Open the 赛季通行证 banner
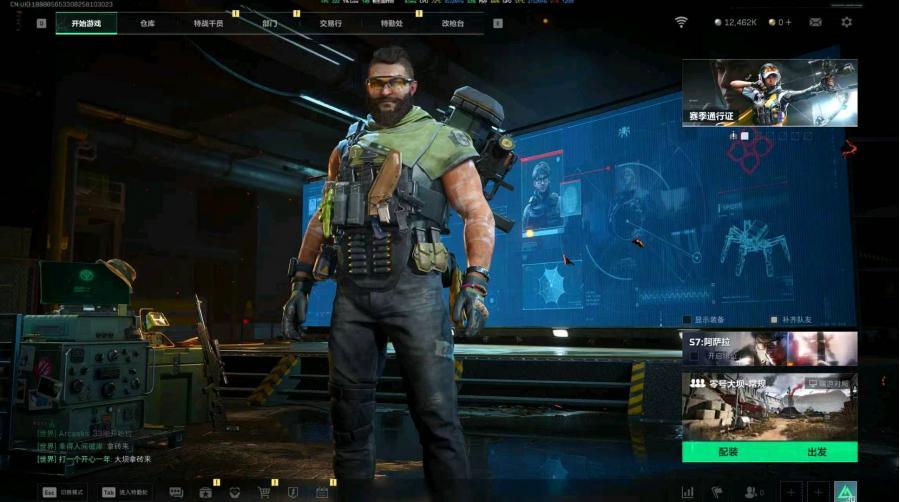Viewport: 900px width, 502px height. [769, 92]
